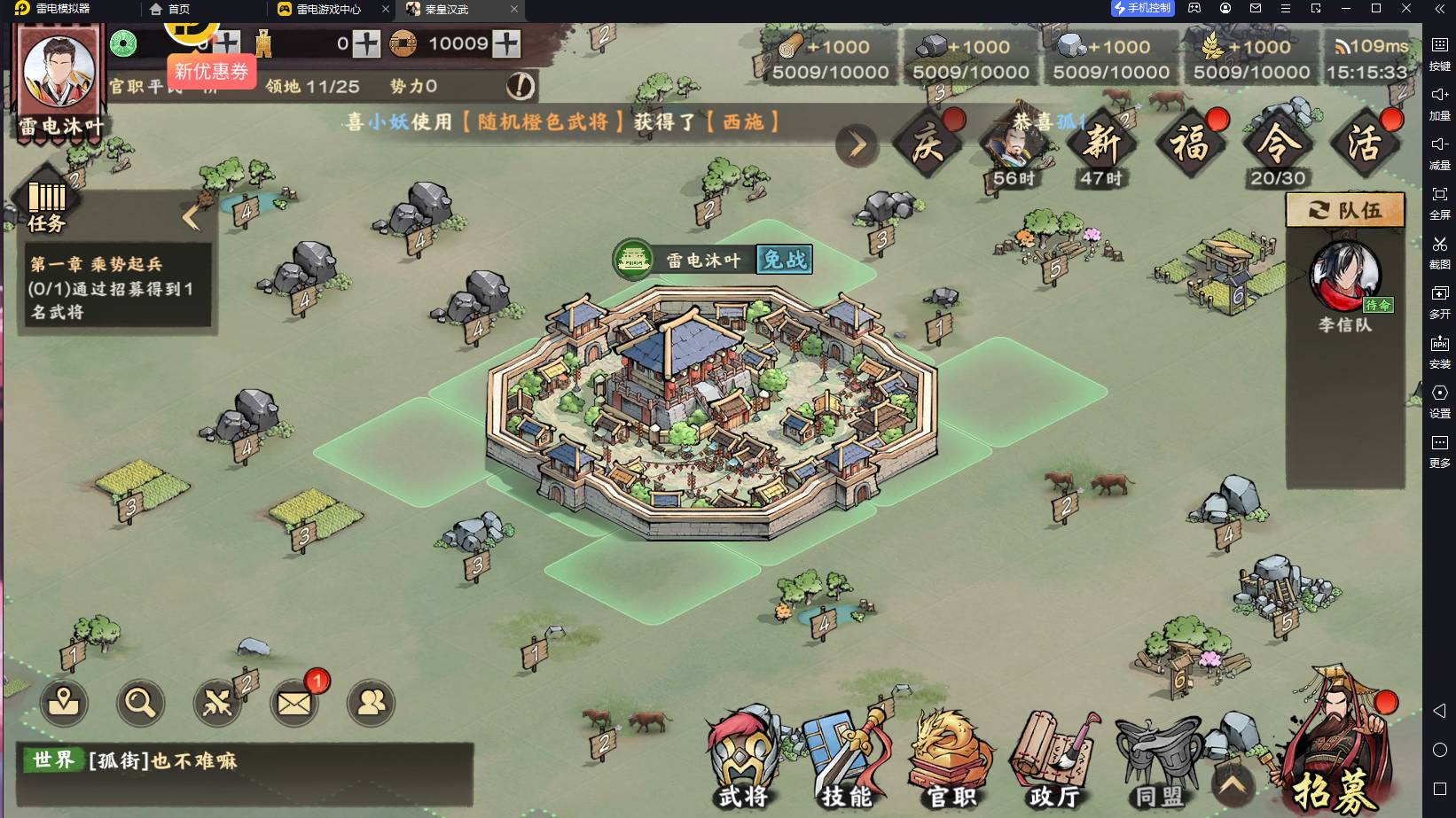Click the 队伍 team switch button

tap(1345, 211)
